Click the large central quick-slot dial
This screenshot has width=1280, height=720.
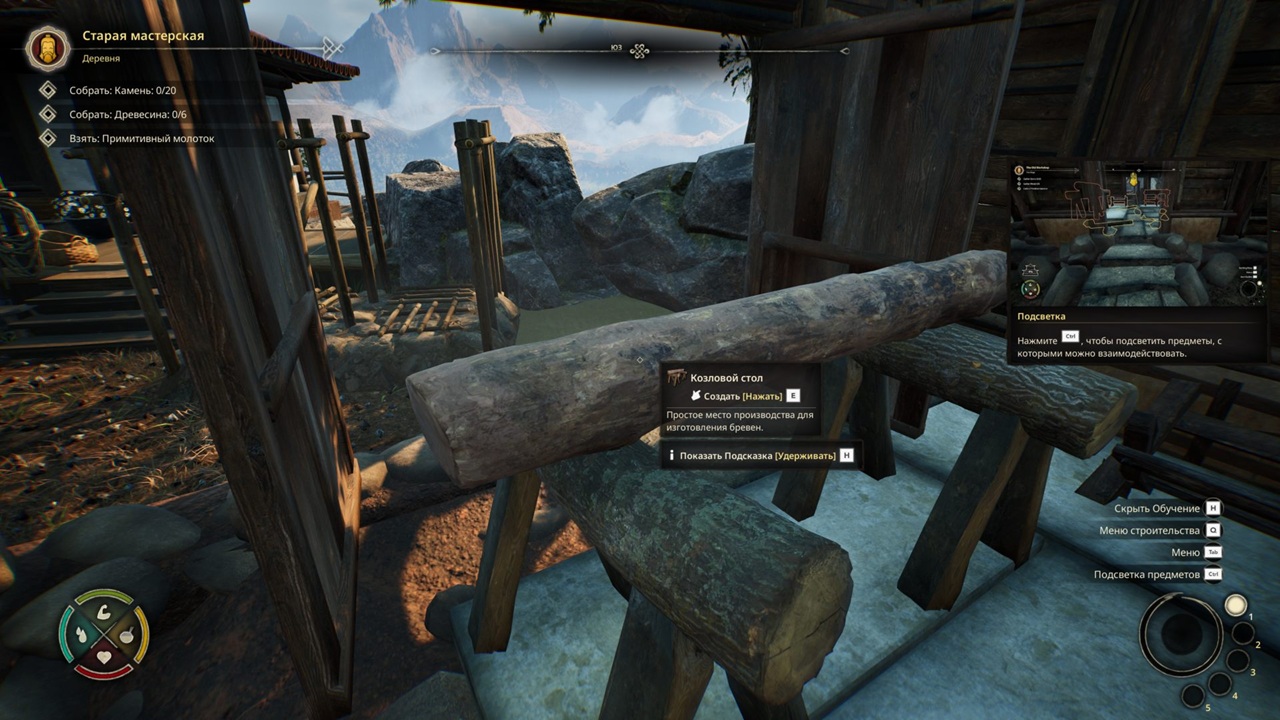point(1180,634)
